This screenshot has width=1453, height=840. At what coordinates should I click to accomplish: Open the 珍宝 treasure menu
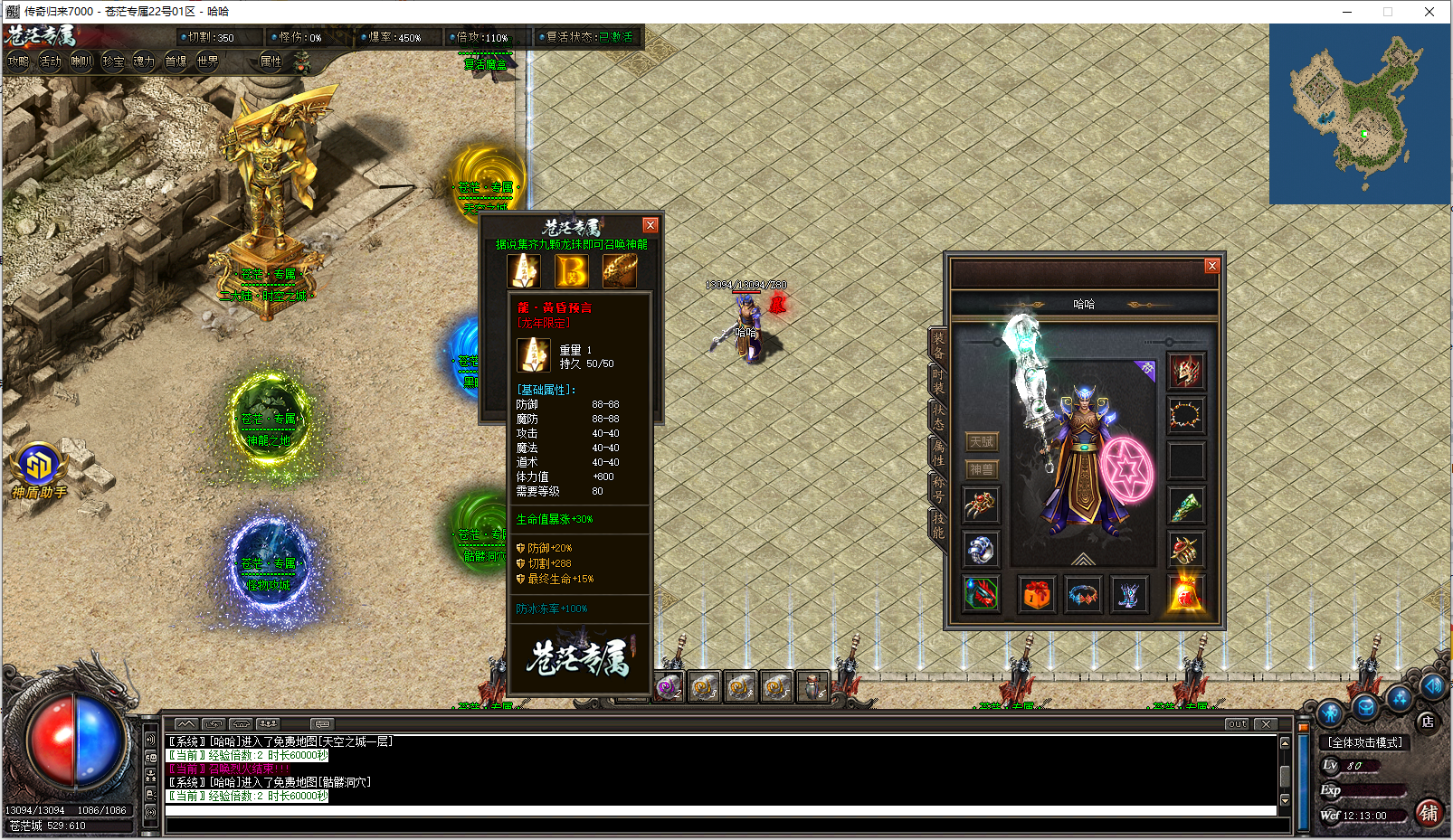113,61
